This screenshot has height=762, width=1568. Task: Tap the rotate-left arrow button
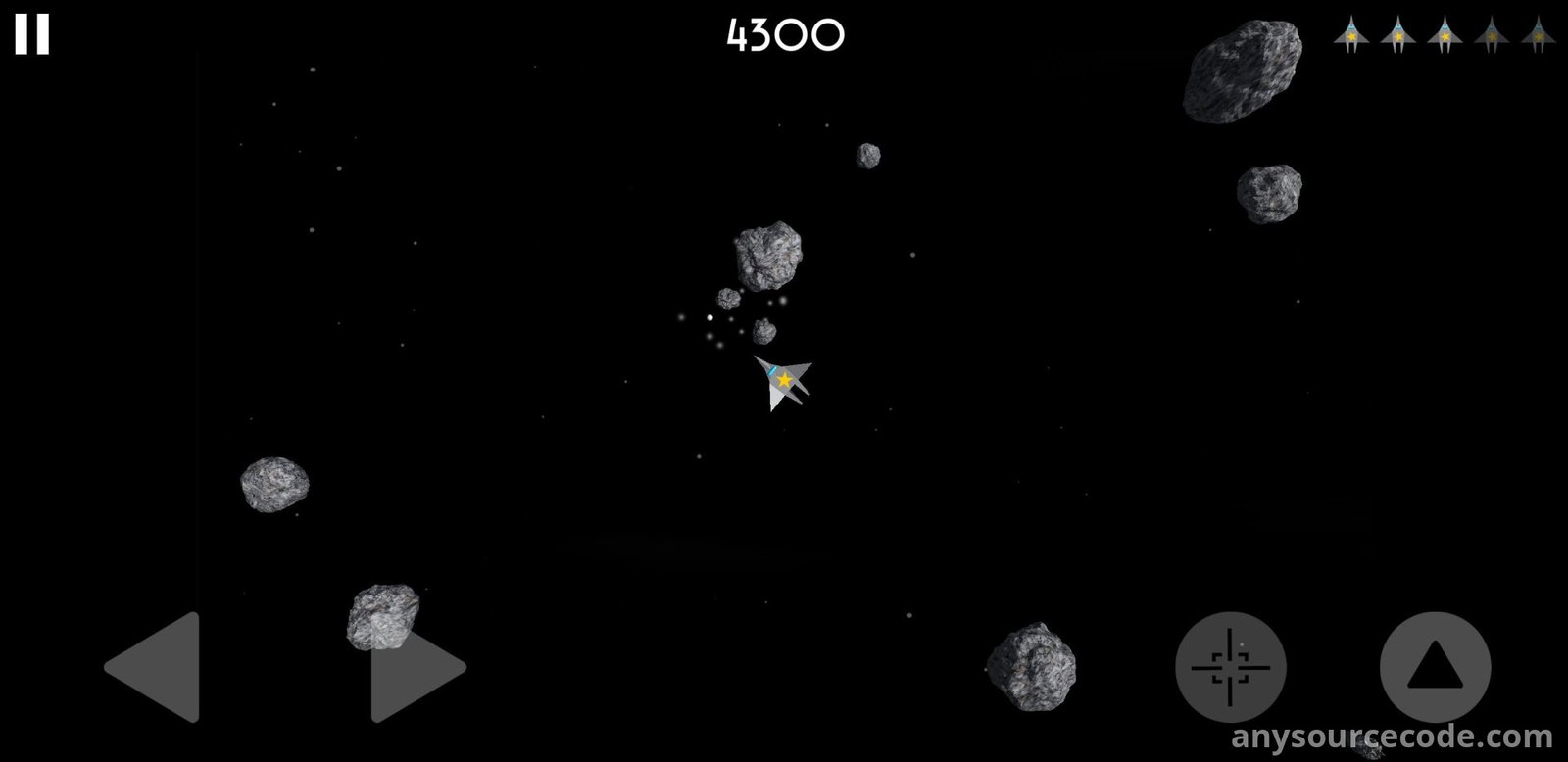[x=157, y=667]
